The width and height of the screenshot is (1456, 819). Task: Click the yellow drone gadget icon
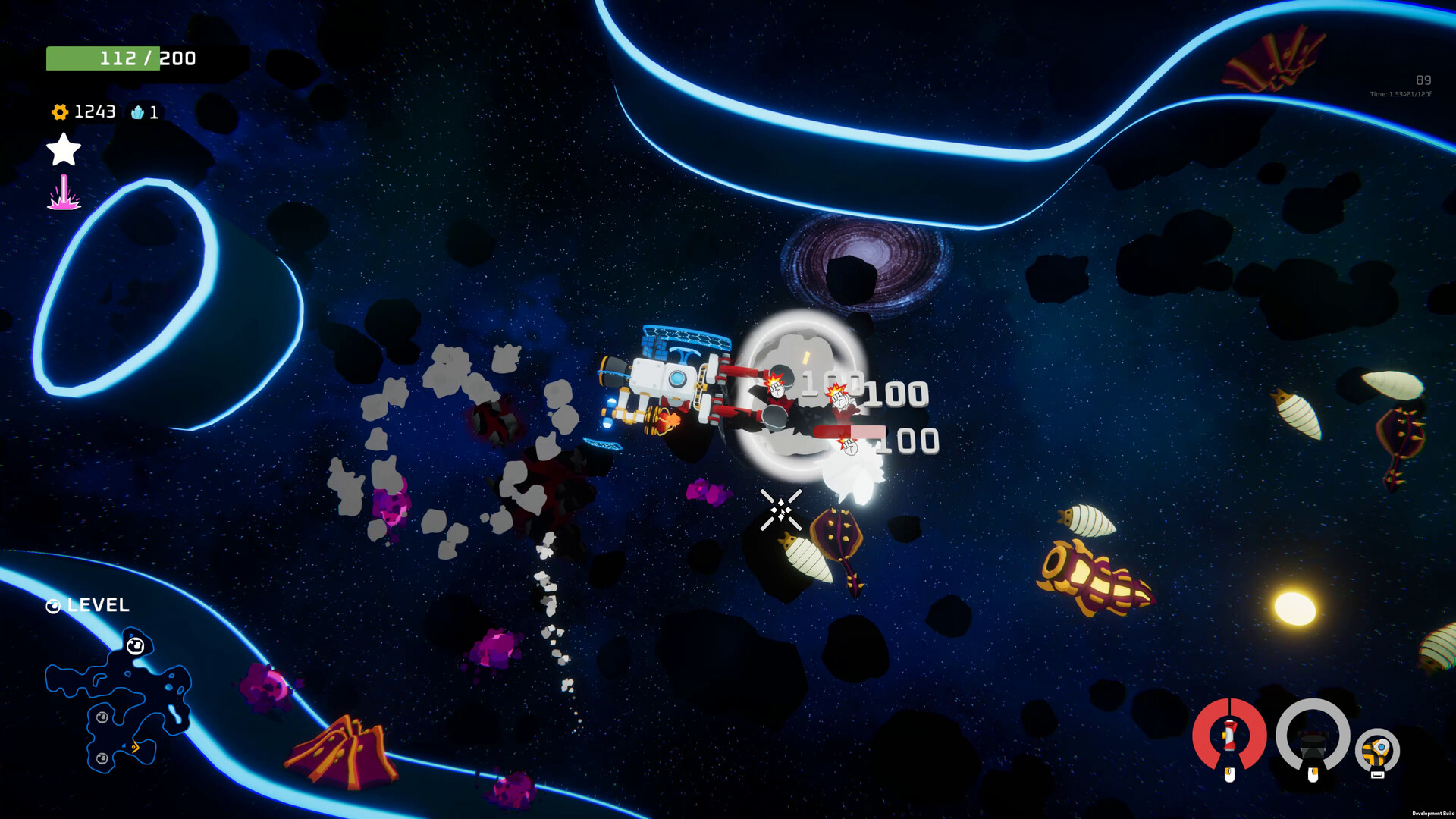coord(1376,749)
